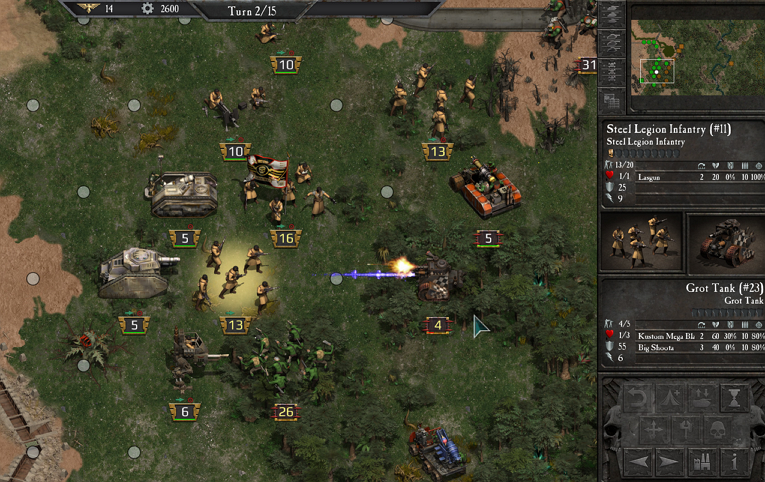Image resolution: width=765 pixels, height=482 pixels.
Task: Select the highlighted infantry squad with strength 13
Action: tap(235, 278)
